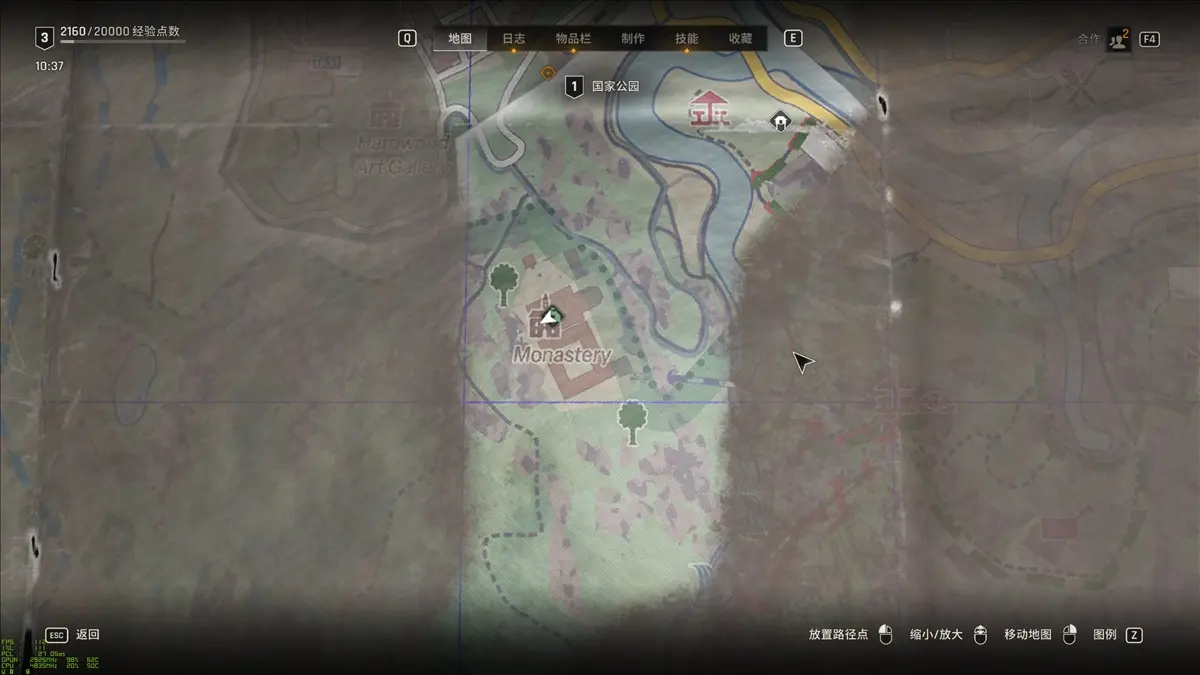Screen dimensions: 1200x675
Task: Select the 地图 map tab
Action: [460, 39]
